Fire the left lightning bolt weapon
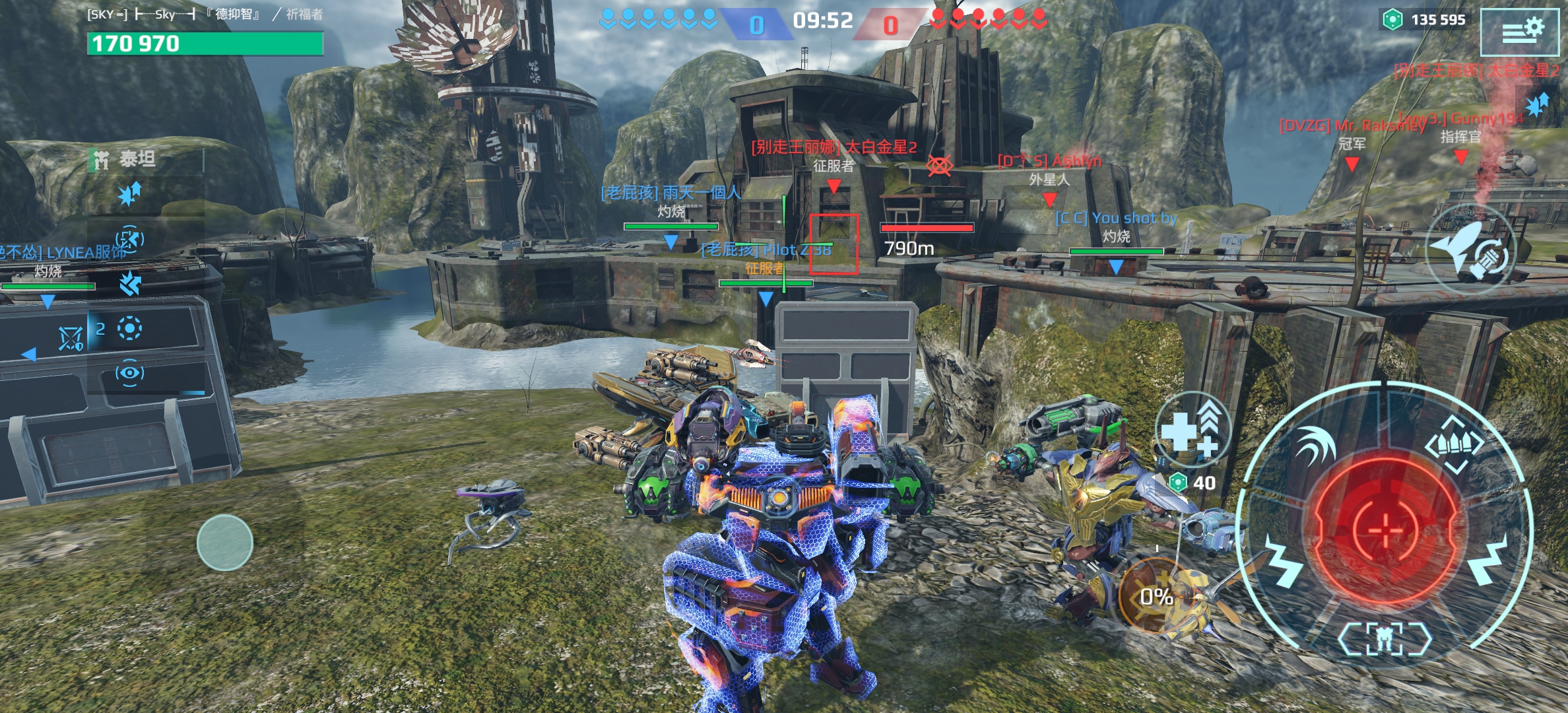This screenshot has height=713, width=1568. (x=1282, y=562)
